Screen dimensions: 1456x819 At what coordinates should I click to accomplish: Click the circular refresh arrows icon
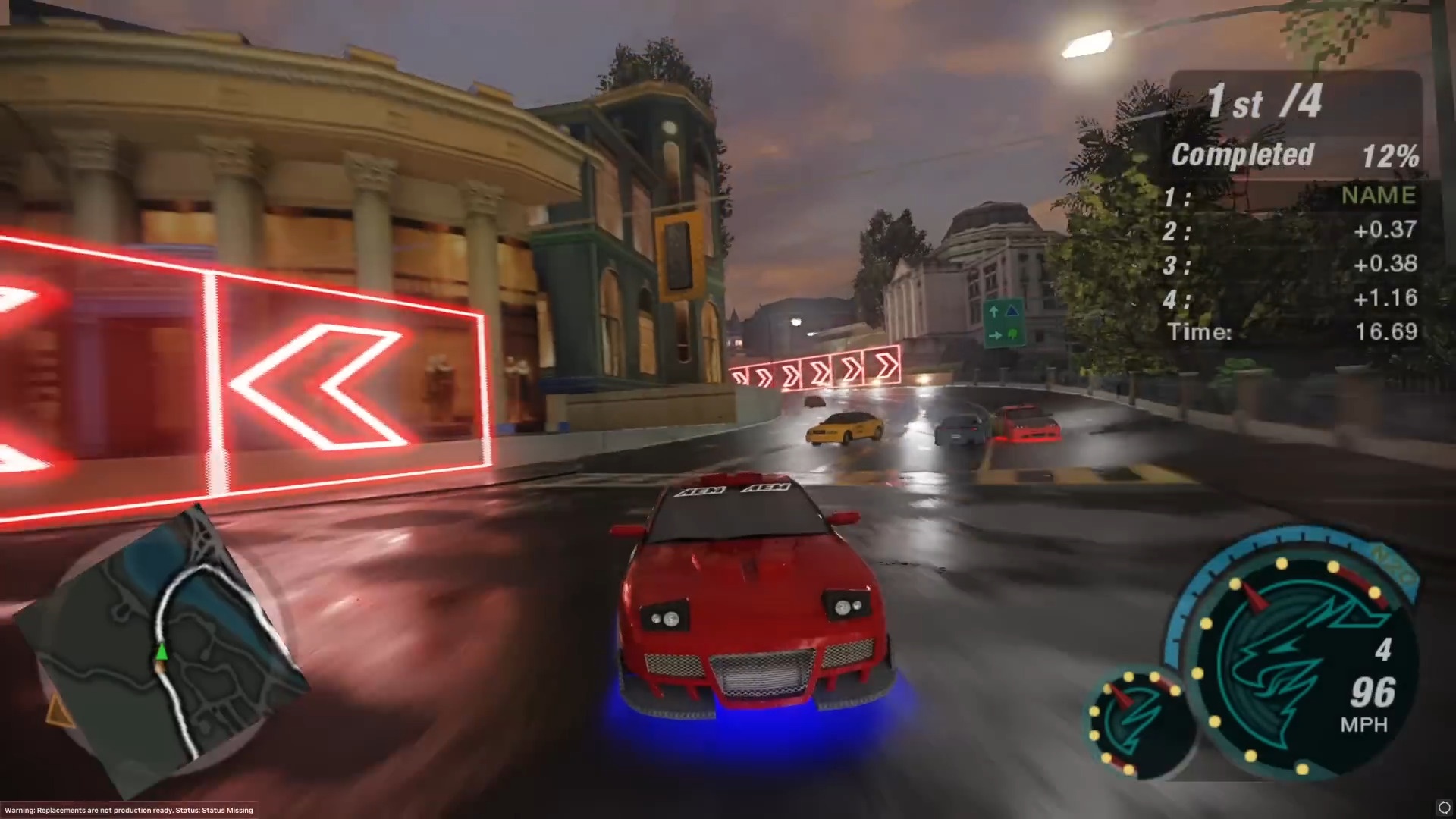(1444, 807)
